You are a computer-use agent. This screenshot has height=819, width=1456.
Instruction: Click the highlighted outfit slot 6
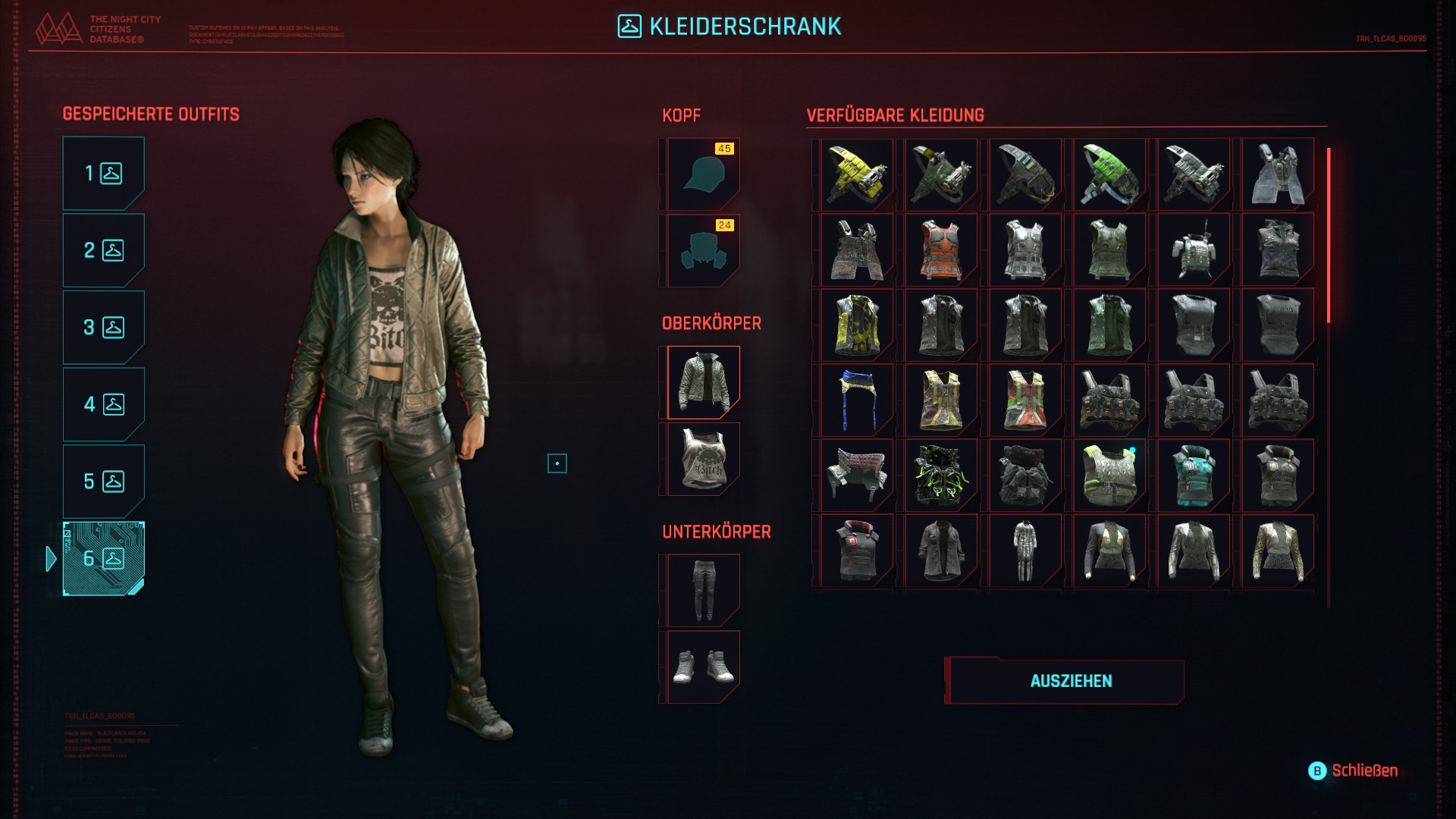(103, 559)
